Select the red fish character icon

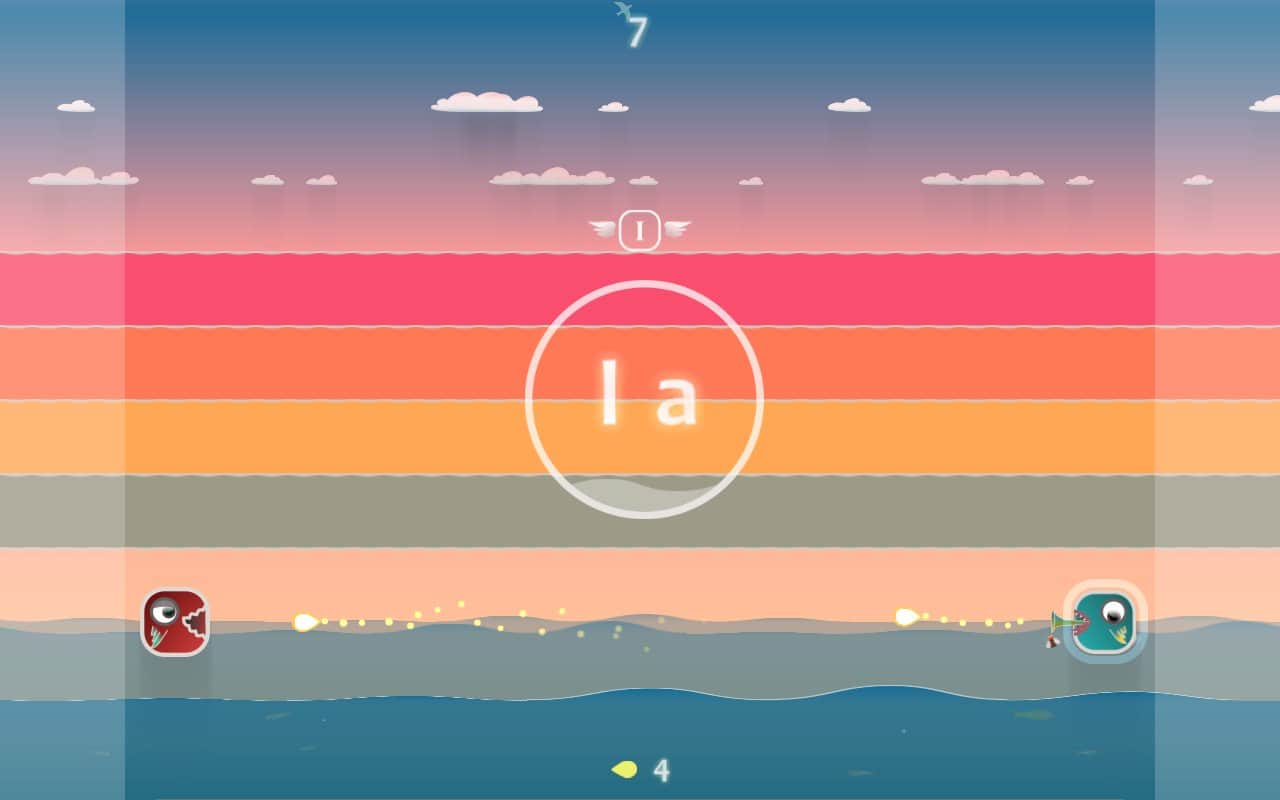175,623
